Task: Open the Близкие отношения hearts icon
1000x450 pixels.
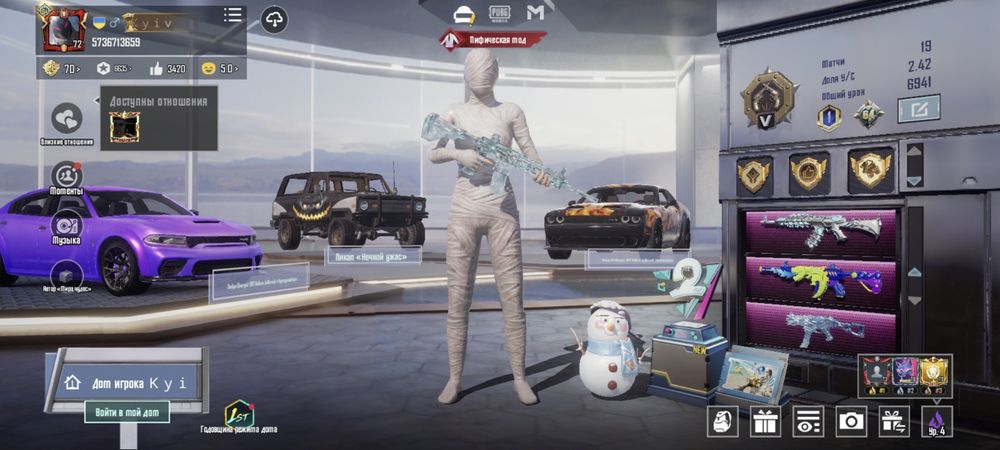Action: 67,119
